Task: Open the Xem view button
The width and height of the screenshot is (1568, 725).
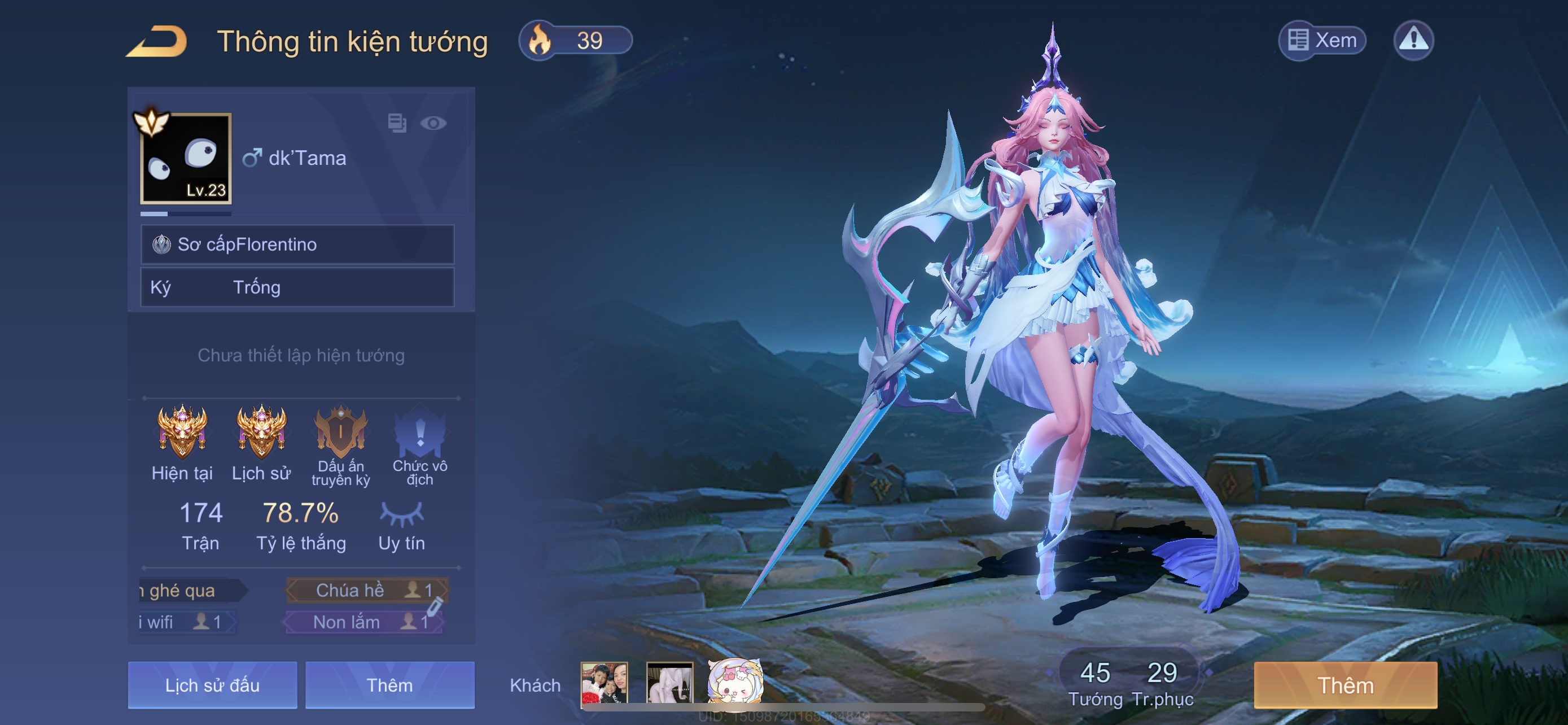Action: click(x=1322, y=41)
